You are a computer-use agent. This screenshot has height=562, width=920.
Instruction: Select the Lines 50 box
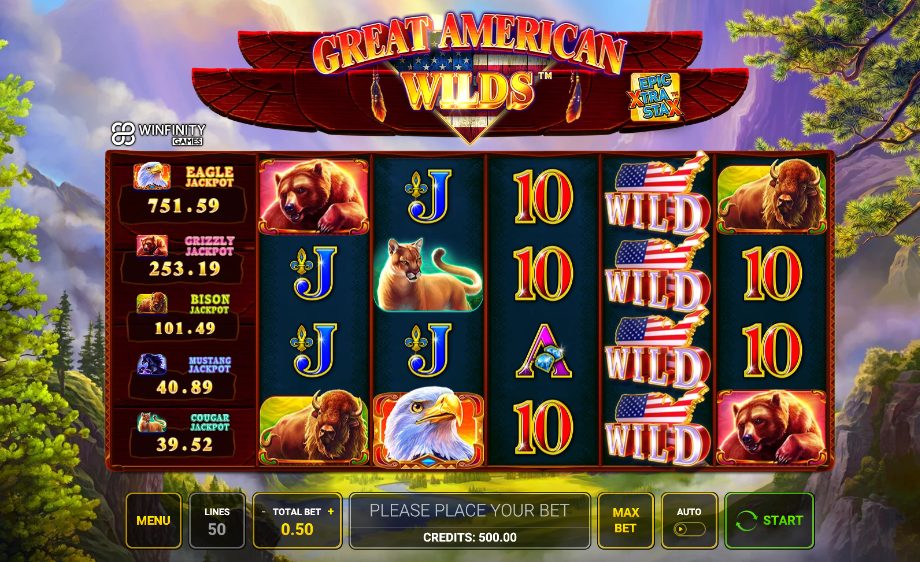217,520
